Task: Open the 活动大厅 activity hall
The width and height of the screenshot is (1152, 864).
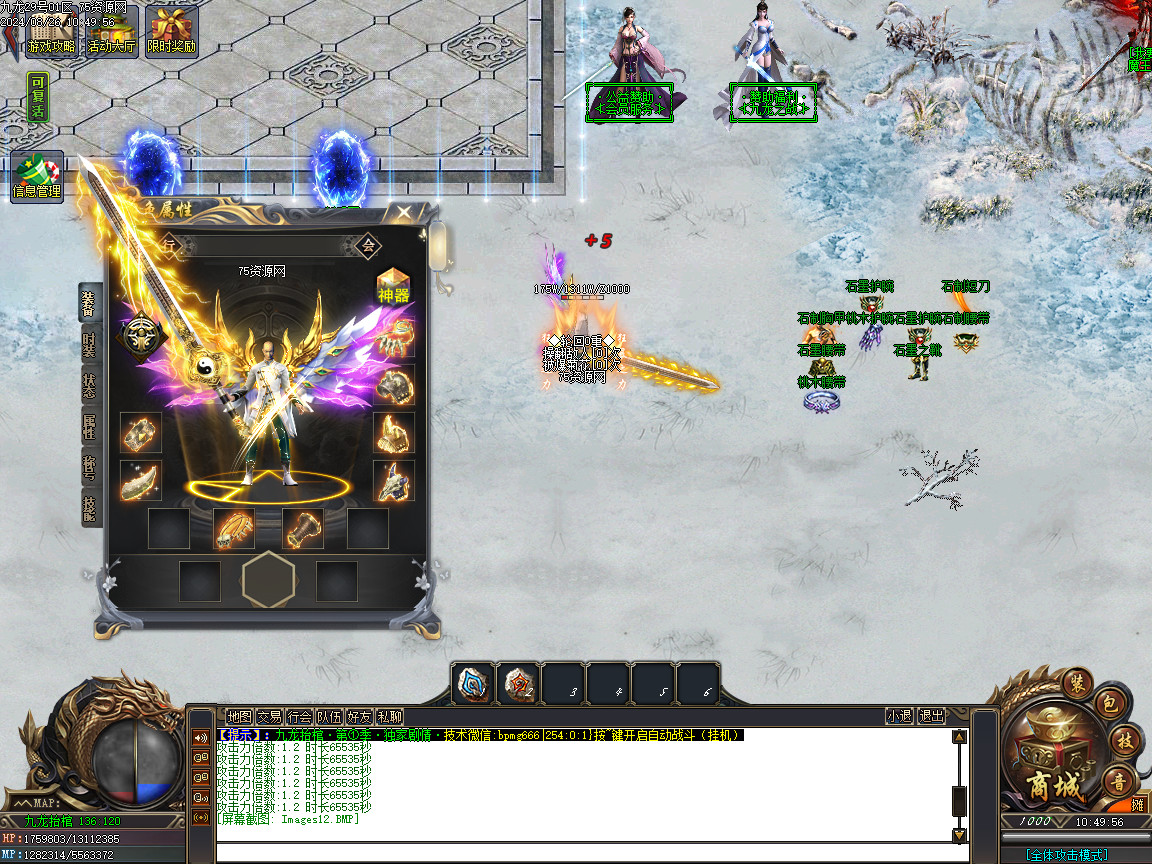Action: (x=111, y=31)
